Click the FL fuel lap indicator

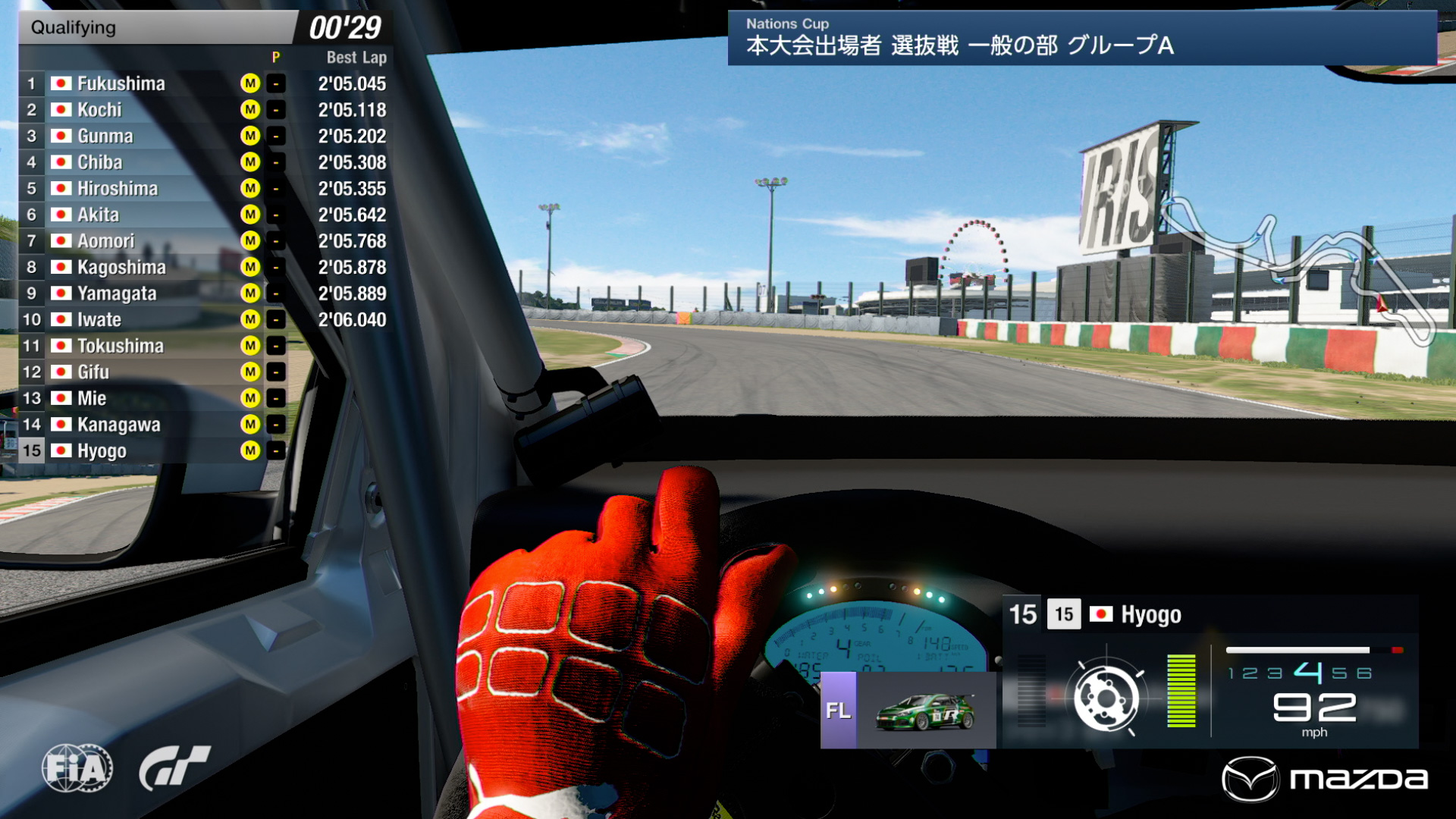point(836,711)
